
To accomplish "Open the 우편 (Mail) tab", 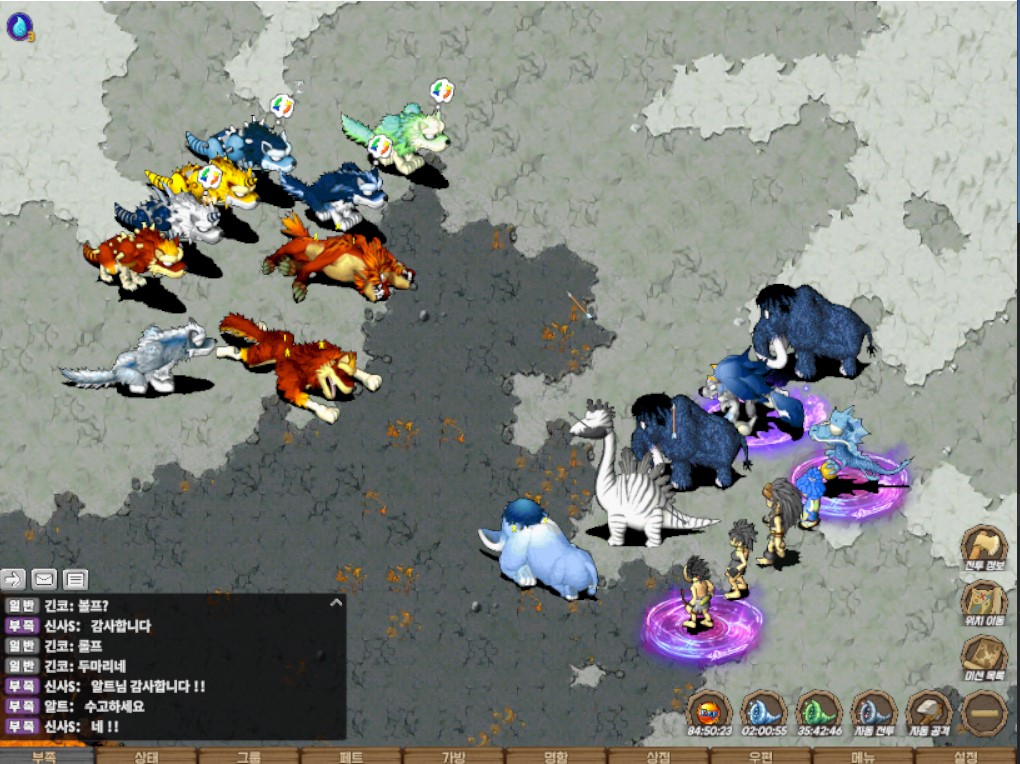I will point(760,757).
